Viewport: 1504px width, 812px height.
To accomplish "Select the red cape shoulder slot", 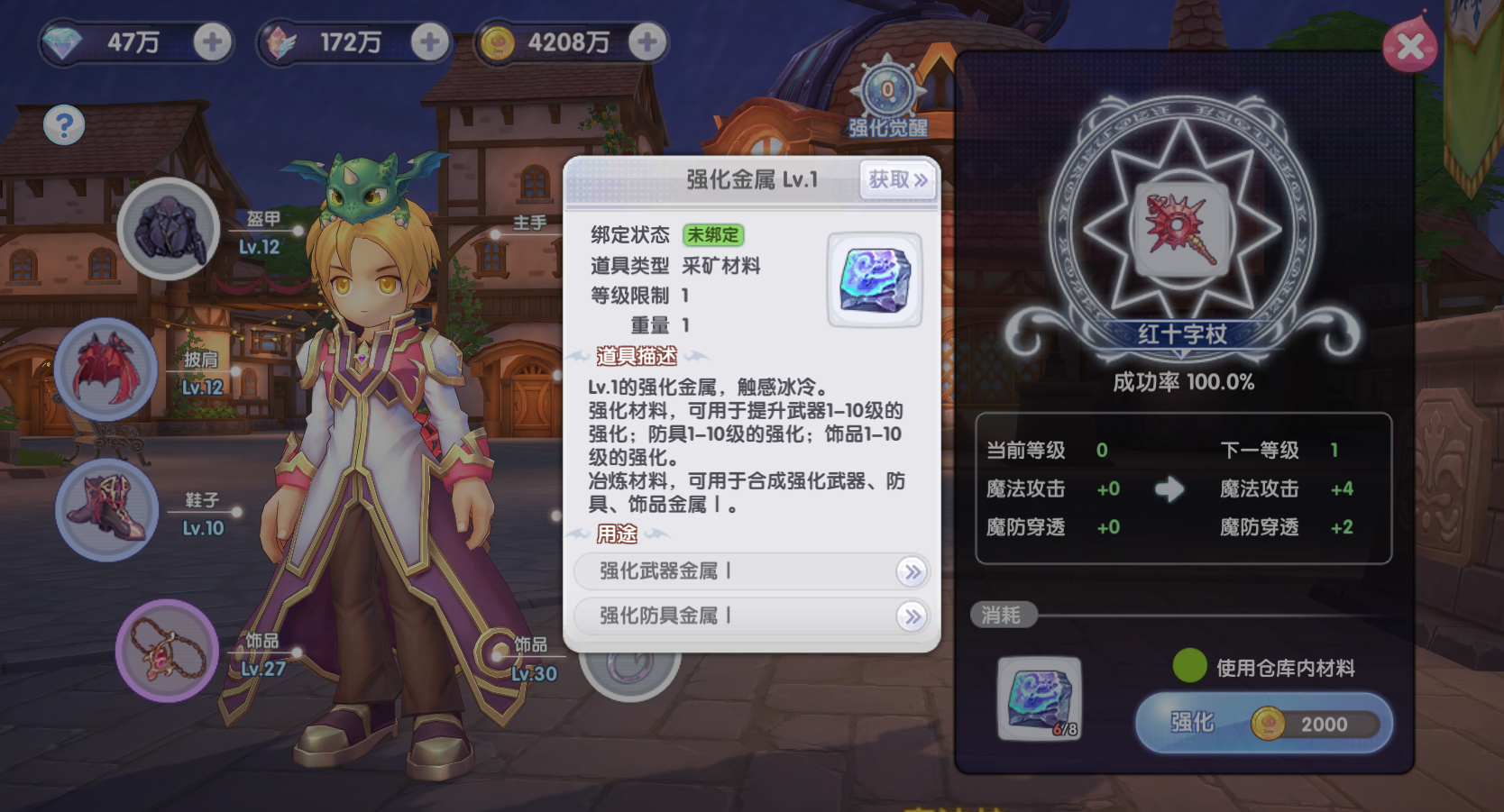I will [x=106, y=370].
